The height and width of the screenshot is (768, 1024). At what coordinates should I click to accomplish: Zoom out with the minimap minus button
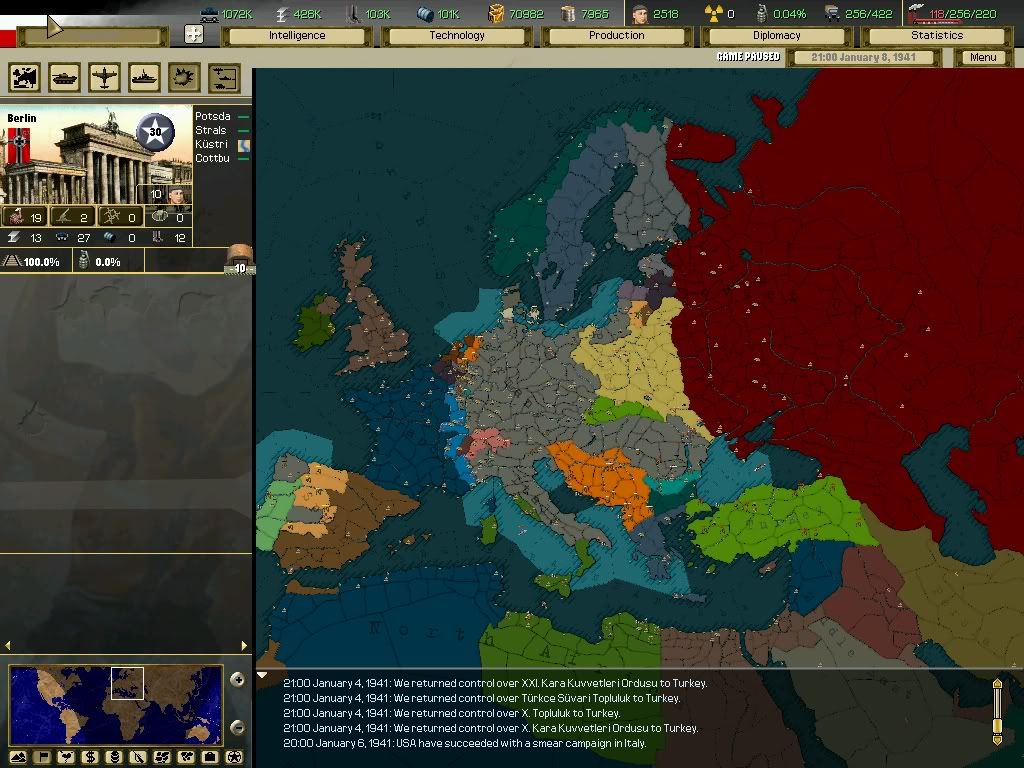[237, 727]
